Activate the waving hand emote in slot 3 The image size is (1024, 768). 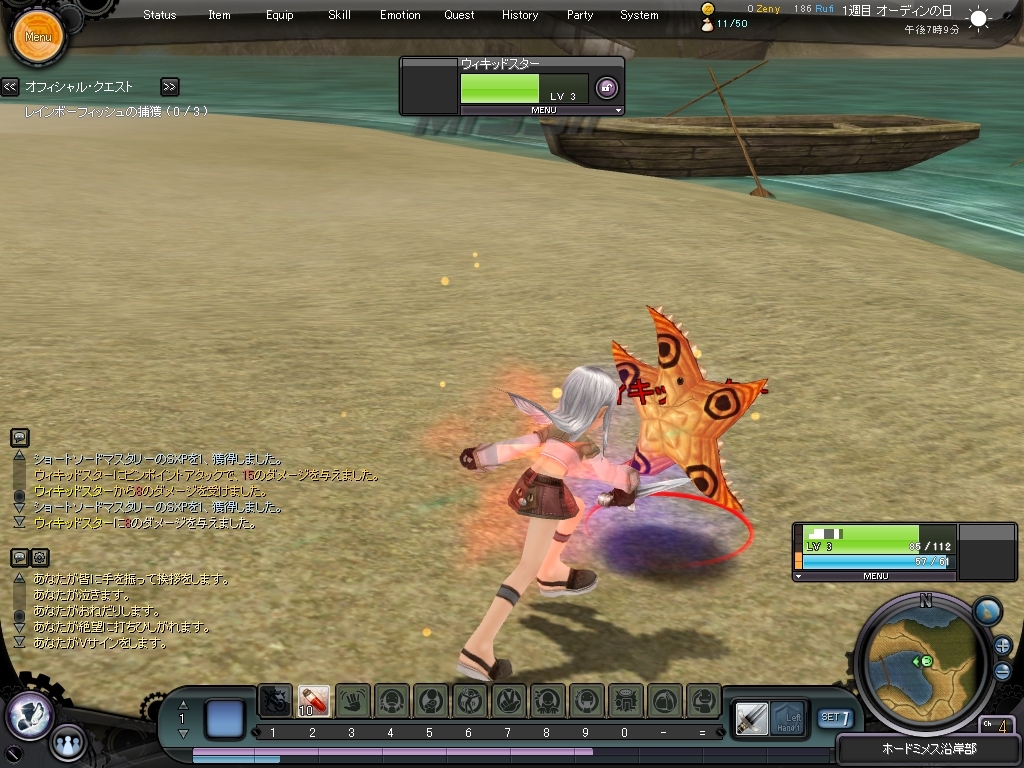pyautogui.click(x=352, y=700)
